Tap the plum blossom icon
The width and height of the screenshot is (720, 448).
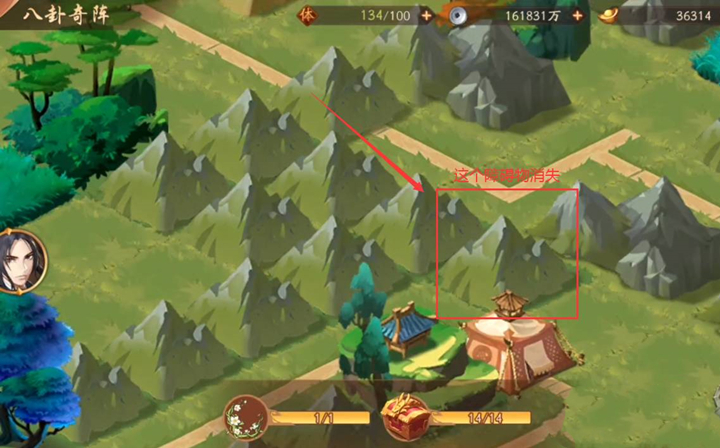(245, 418)
